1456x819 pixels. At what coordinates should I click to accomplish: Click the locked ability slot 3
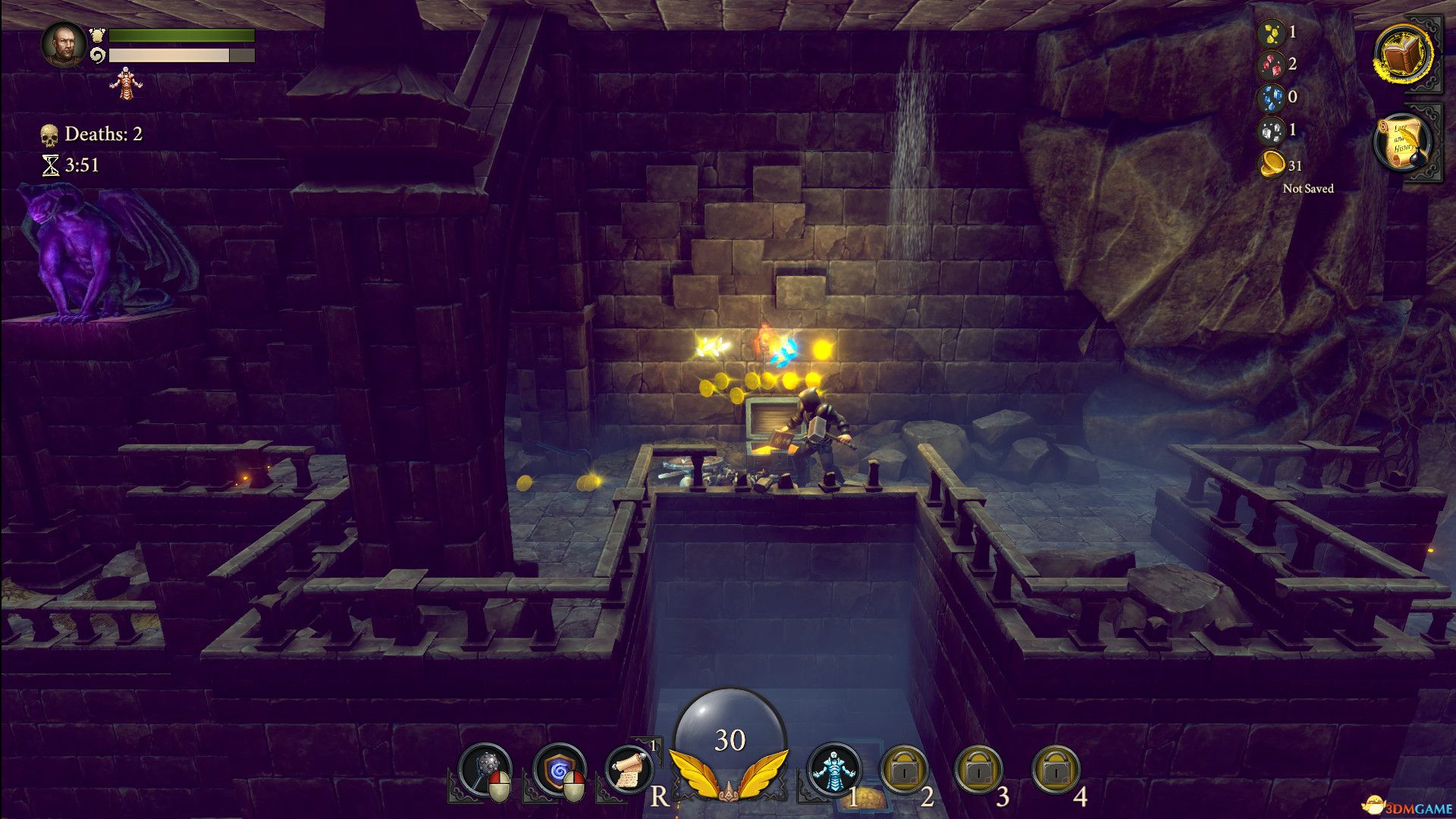coord(979,770)
